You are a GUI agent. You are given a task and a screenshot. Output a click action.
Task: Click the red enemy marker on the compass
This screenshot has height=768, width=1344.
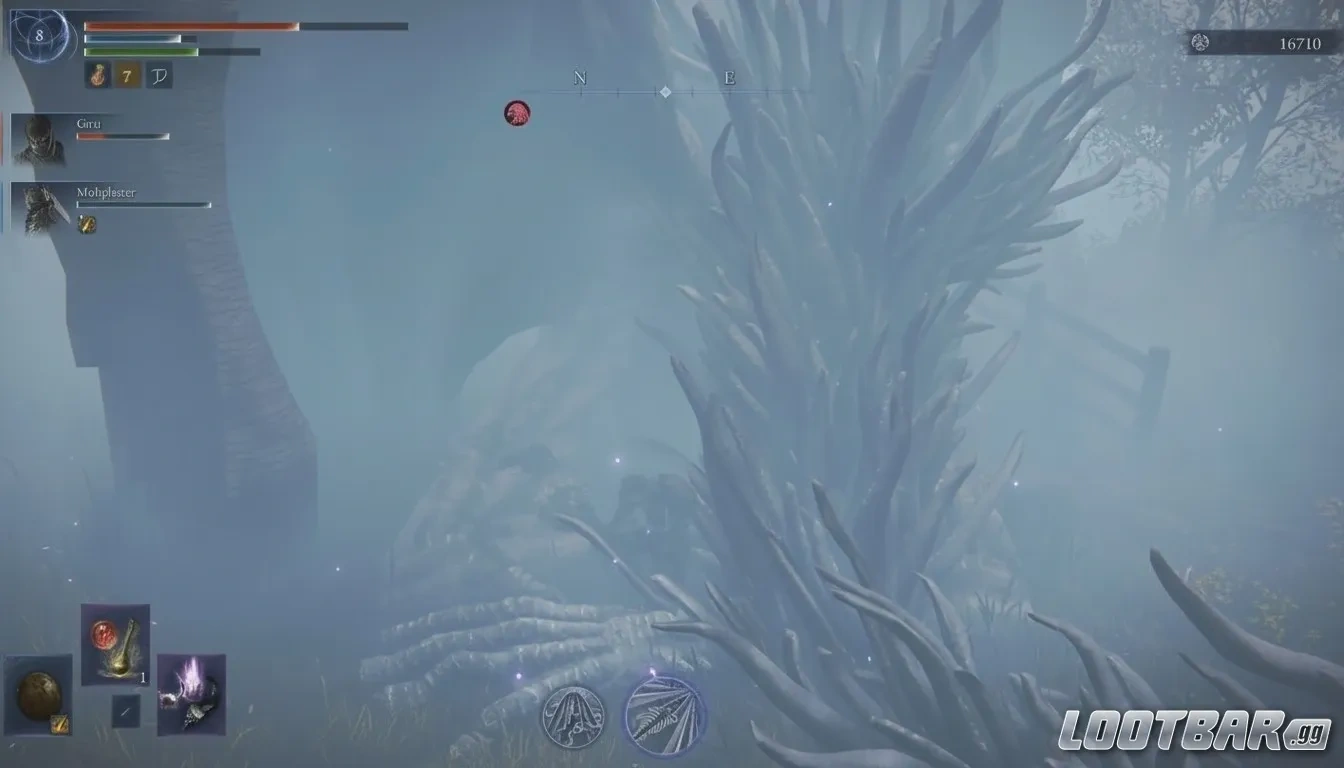(x=517, y=112)
